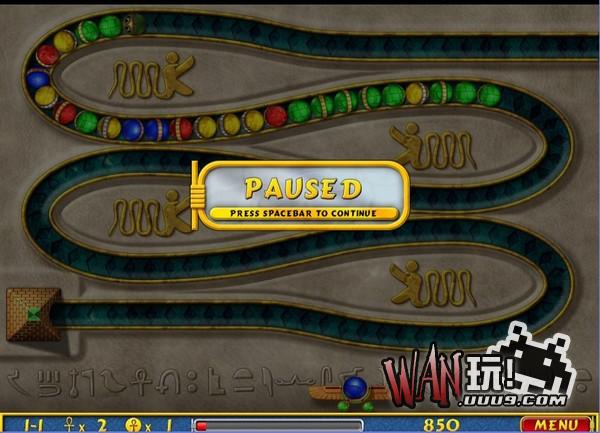Open the MENU button
The width and height of the screenshot is (600, 433).
click(x=569, y=425)
